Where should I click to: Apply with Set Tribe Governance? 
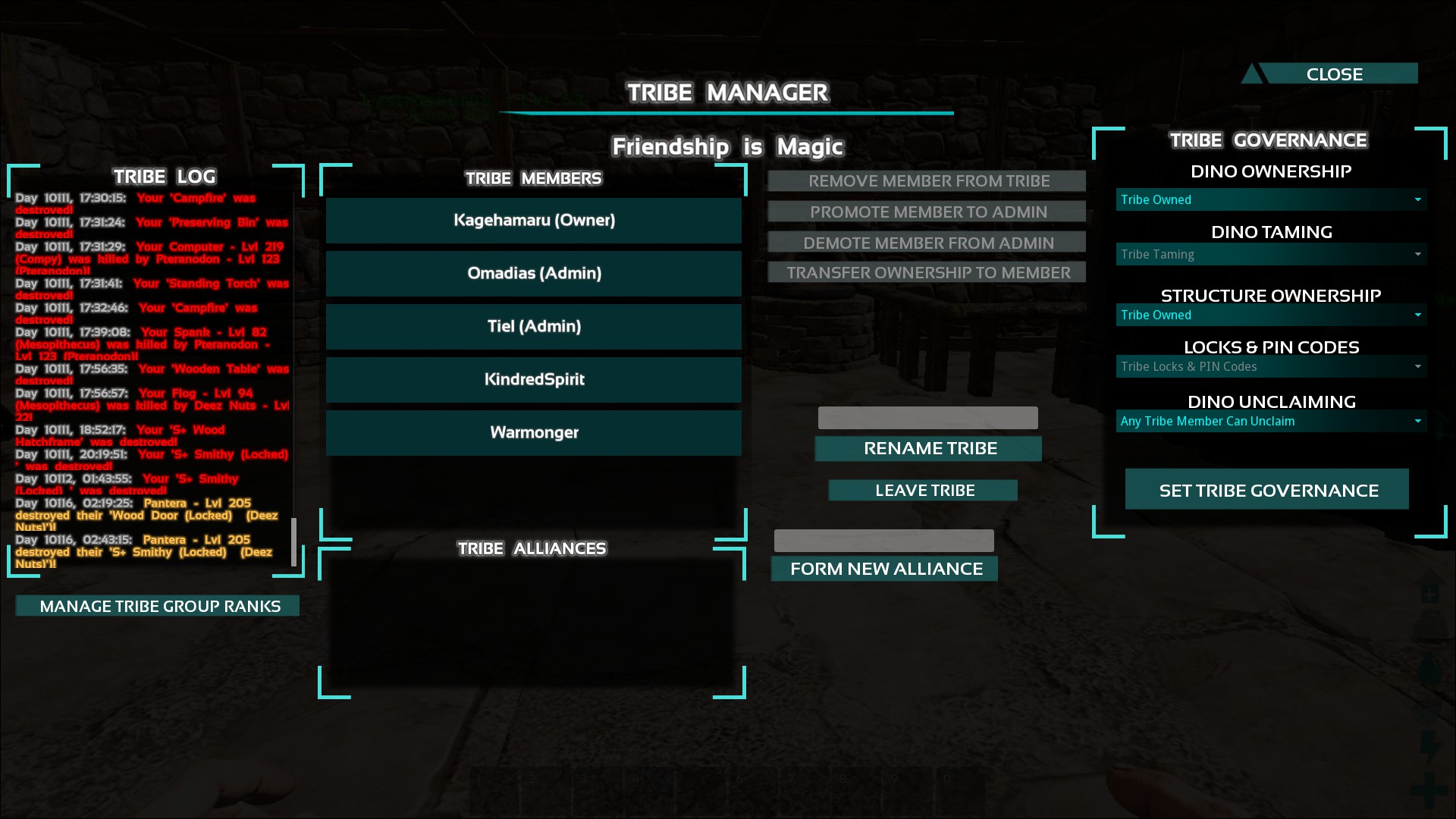pos(1267,491)
